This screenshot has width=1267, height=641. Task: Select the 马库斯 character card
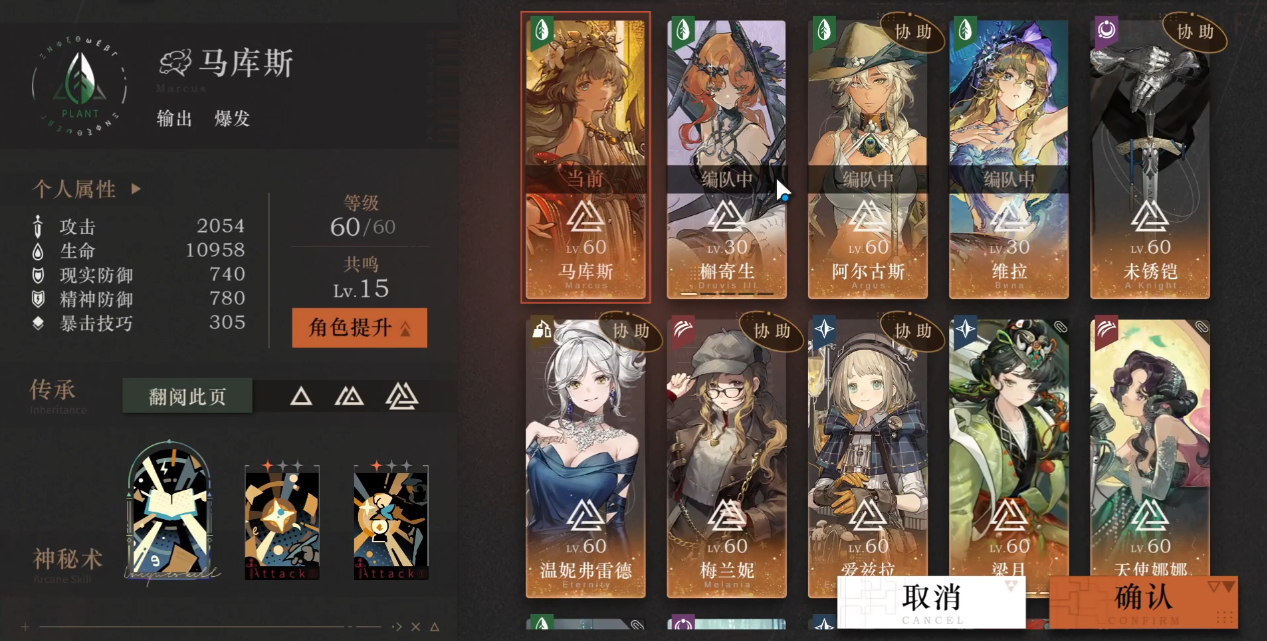click(586, 158)
